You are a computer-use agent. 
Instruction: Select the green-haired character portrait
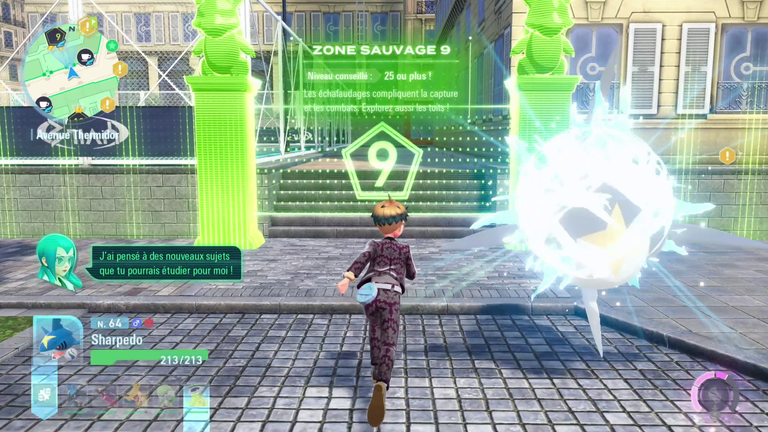pos(58,260)
